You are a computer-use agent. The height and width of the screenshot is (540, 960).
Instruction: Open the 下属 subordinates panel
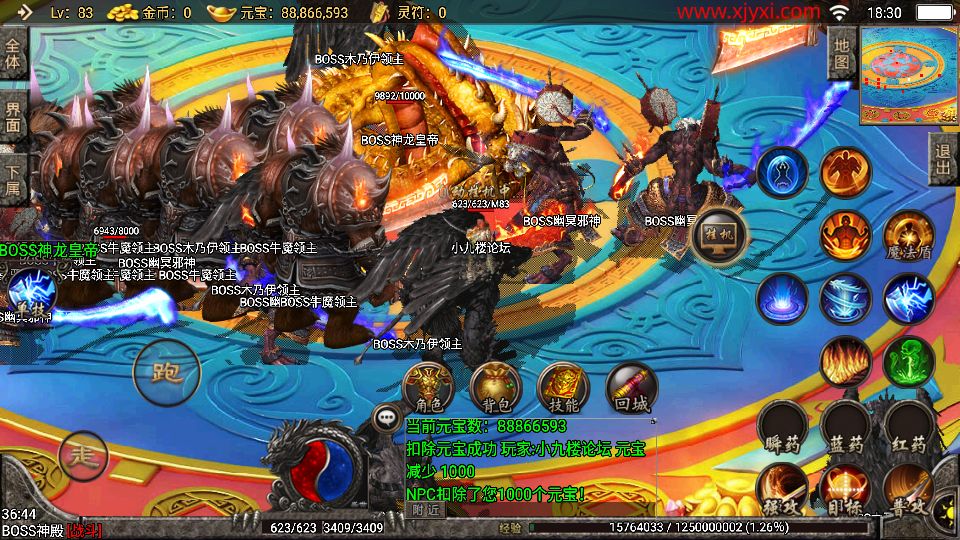coord(13,181)
